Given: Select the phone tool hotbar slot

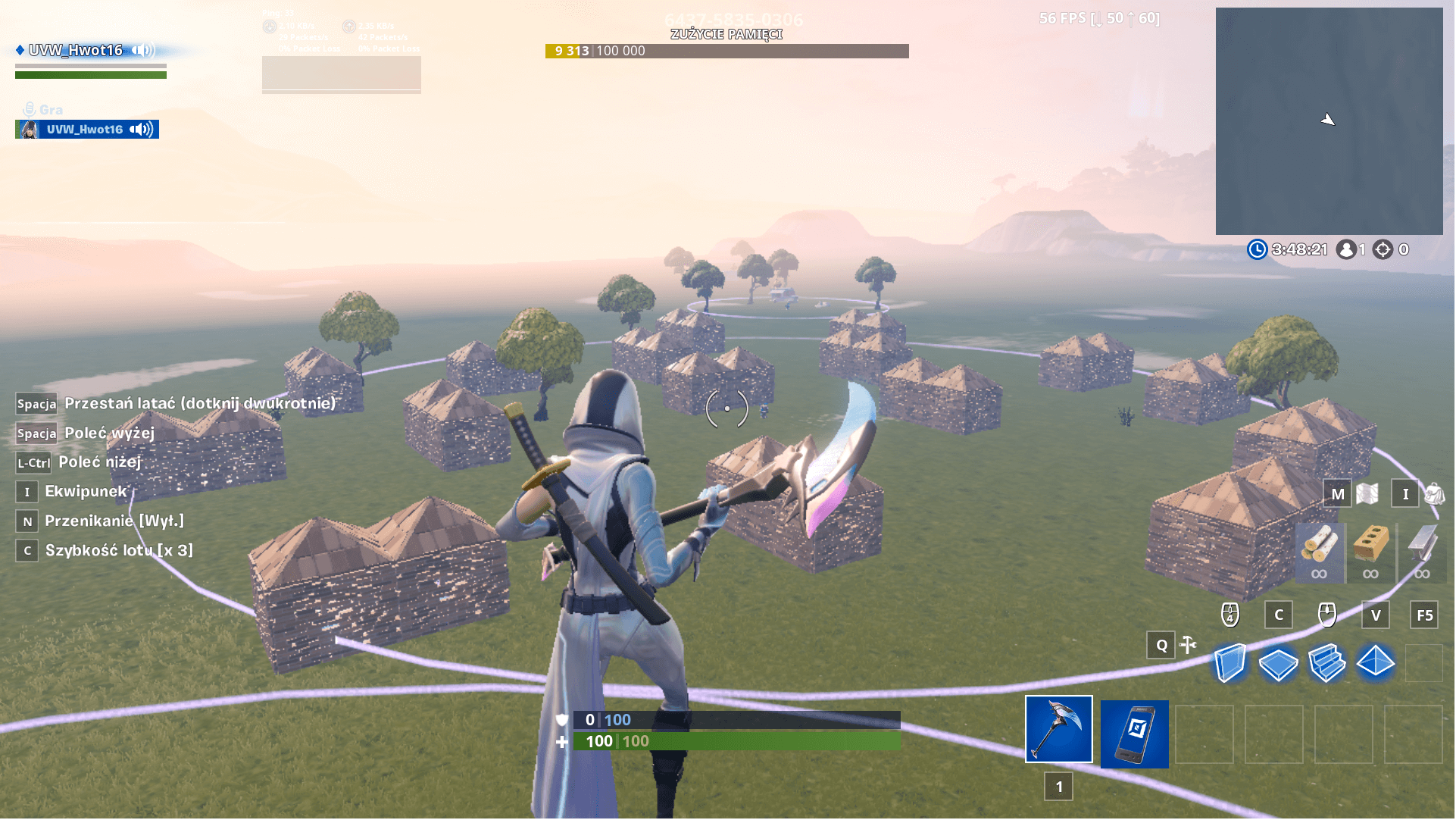Looking at the screenshot, I should click(x=1134, y=734).
